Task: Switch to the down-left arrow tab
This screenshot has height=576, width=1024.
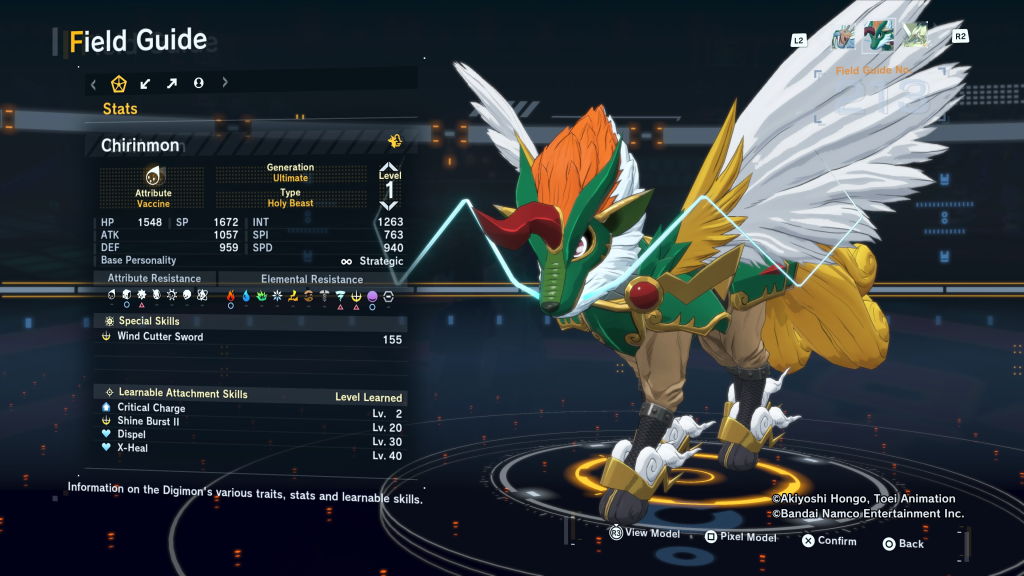Action: coord(145,83)
